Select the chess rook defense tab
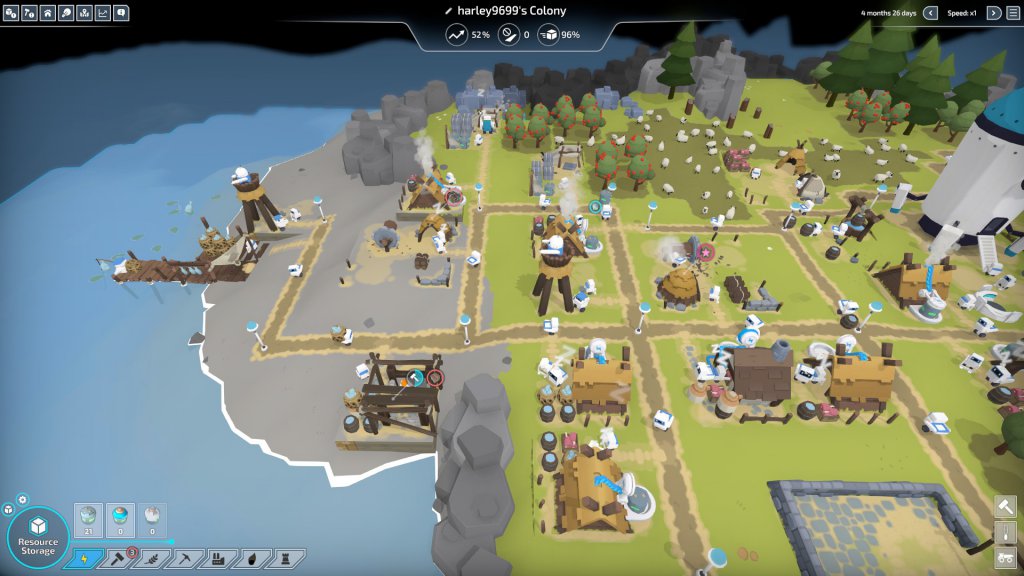This screenshot has width=1024, height=576. 286,559
